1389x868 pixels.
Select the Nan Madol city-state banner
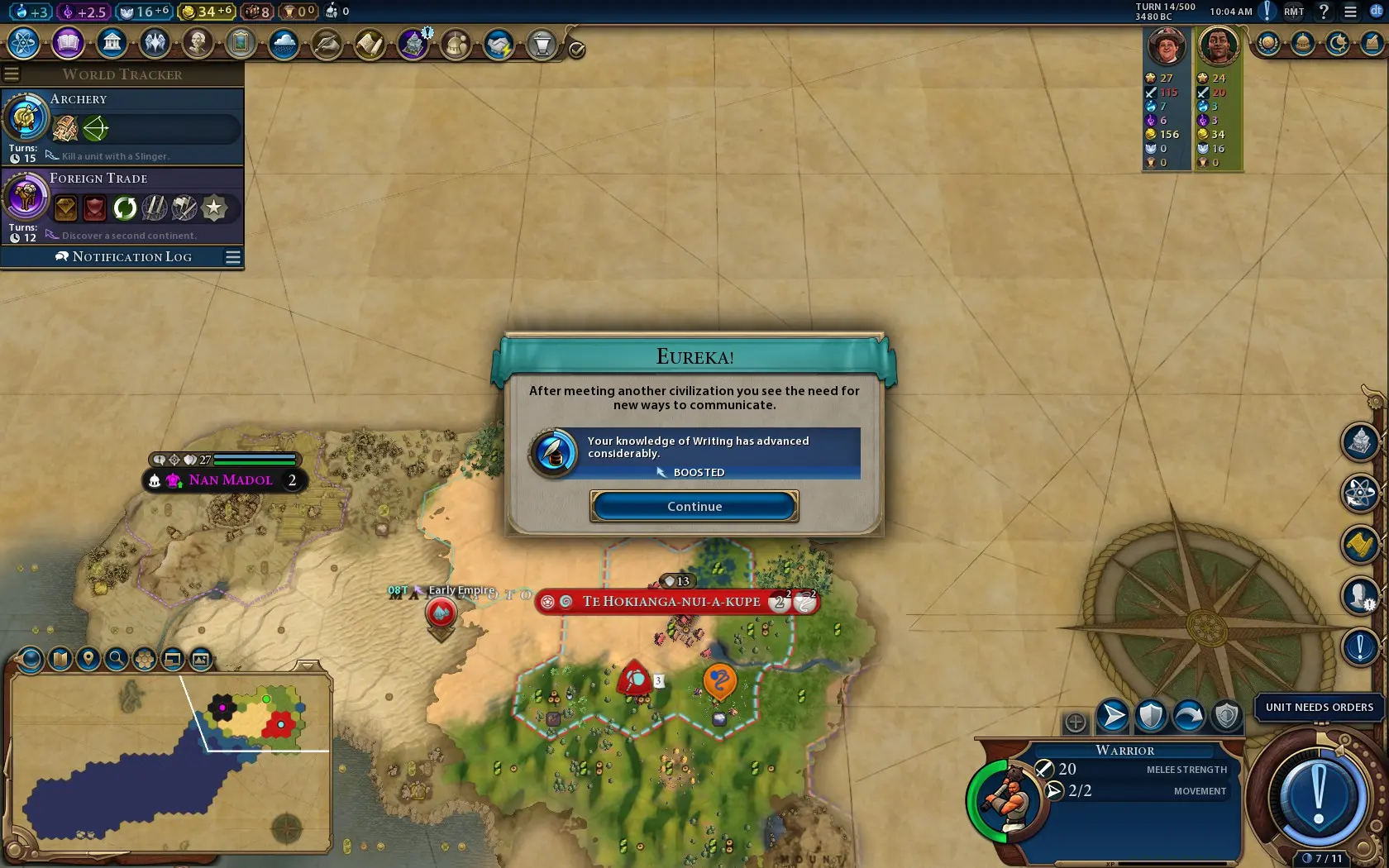click(230, 480)
